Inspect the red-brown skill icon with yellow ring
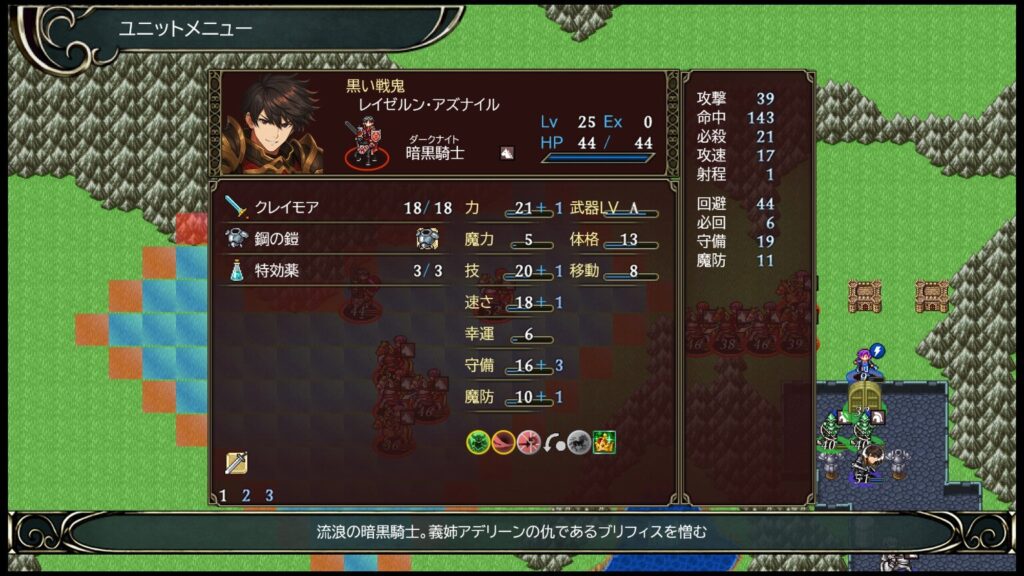 tap(504, 442)
